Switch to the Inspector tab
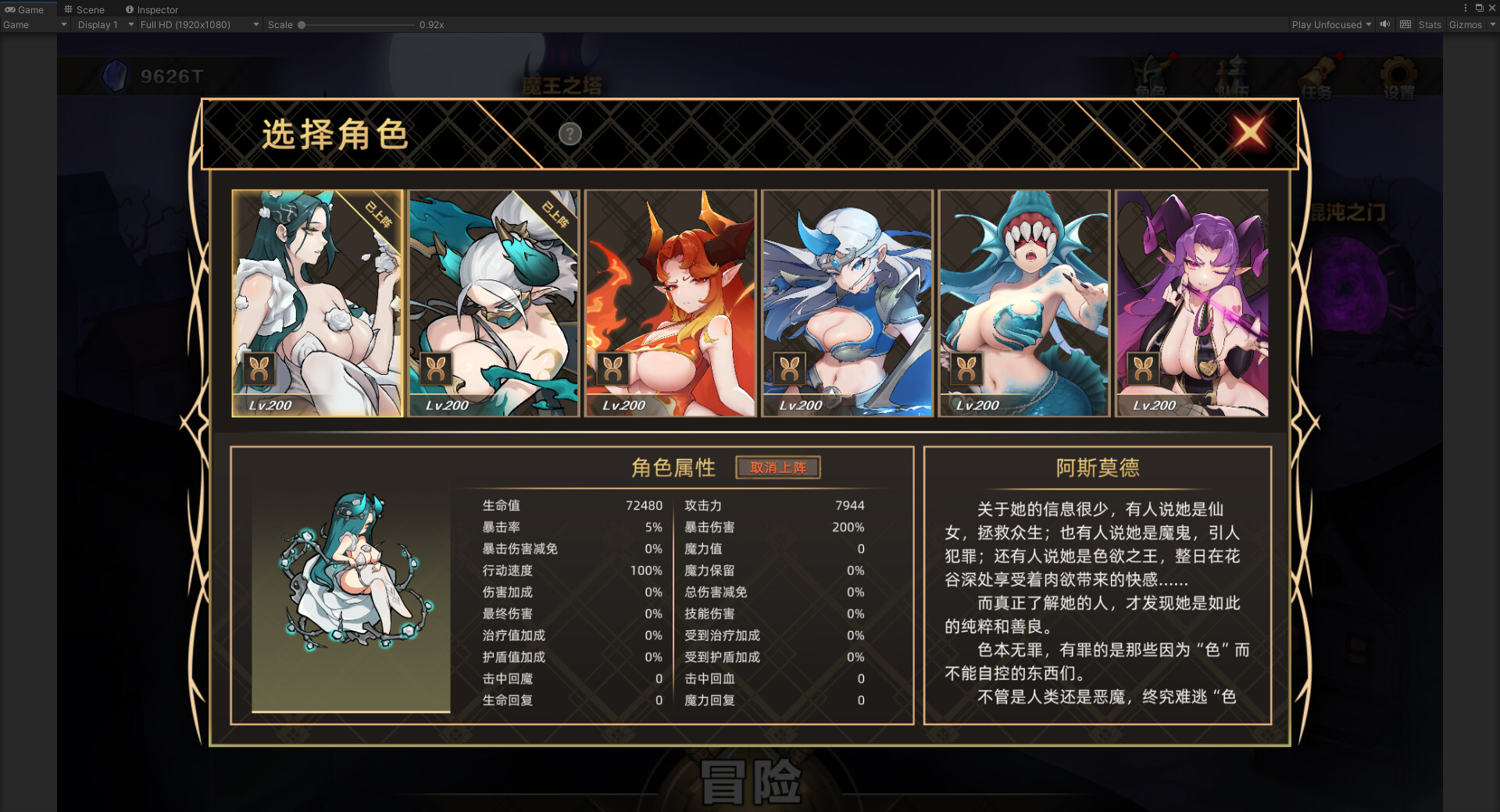Screen dimensions: 1500x812 152,9
